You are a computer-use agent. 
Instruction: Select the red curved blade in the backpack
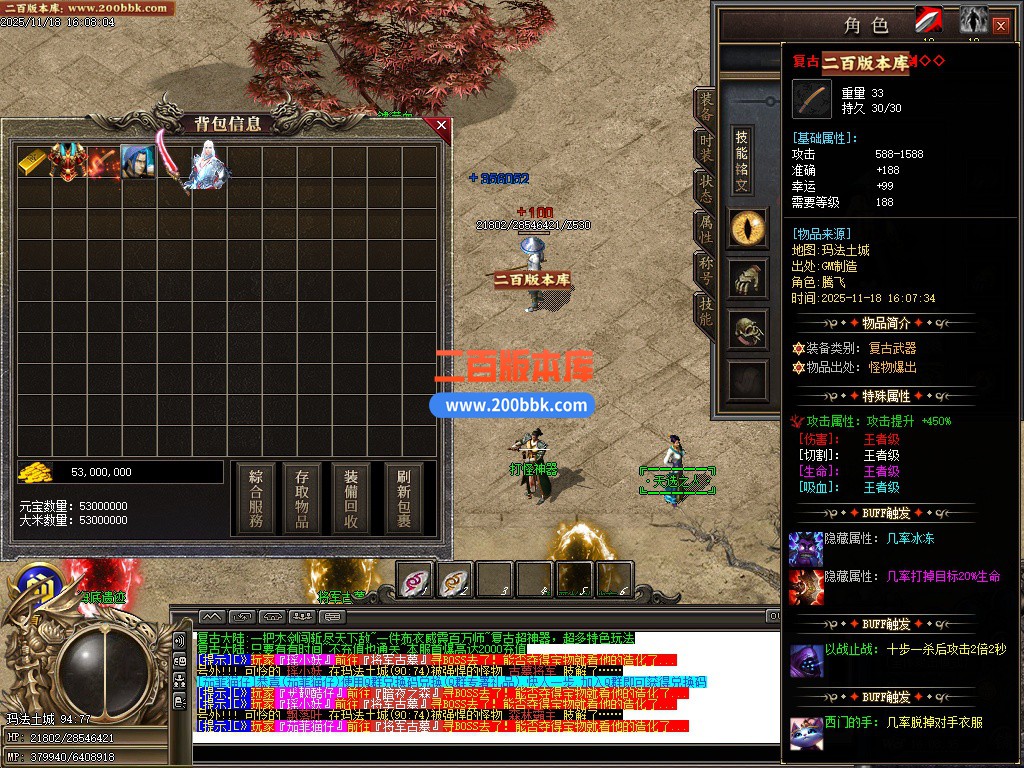point(170,162)
